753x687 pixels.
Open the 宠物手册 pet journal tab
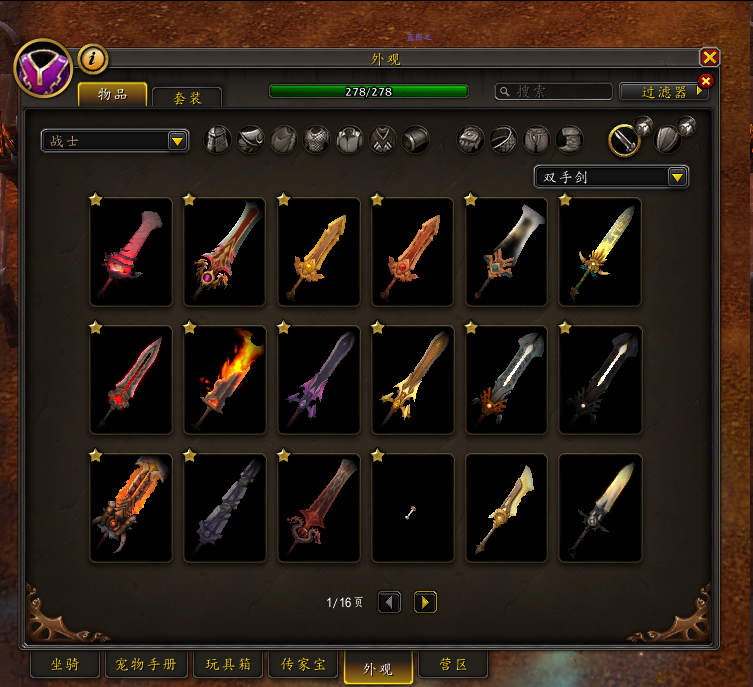coord(146,665)
